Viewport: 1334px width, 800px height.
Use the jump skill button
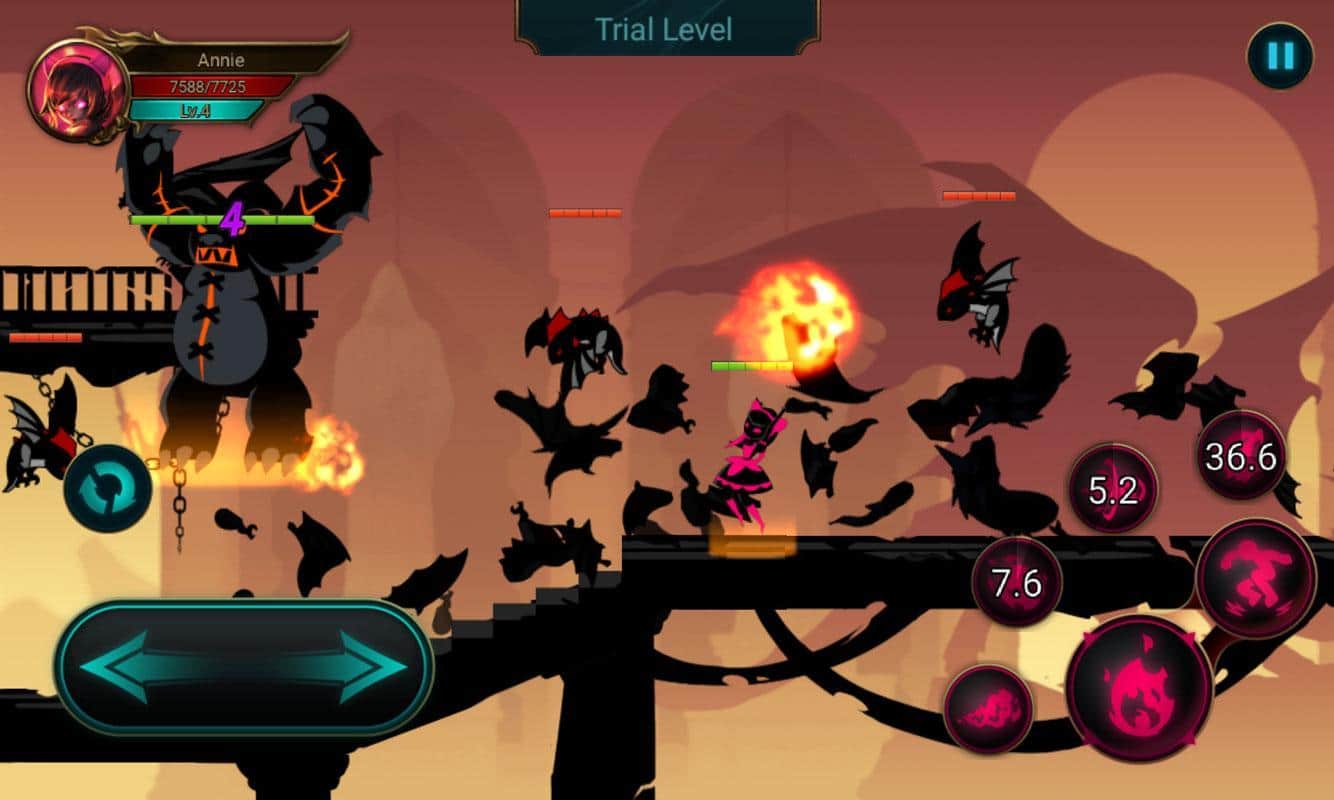(x=1255, y=579)
